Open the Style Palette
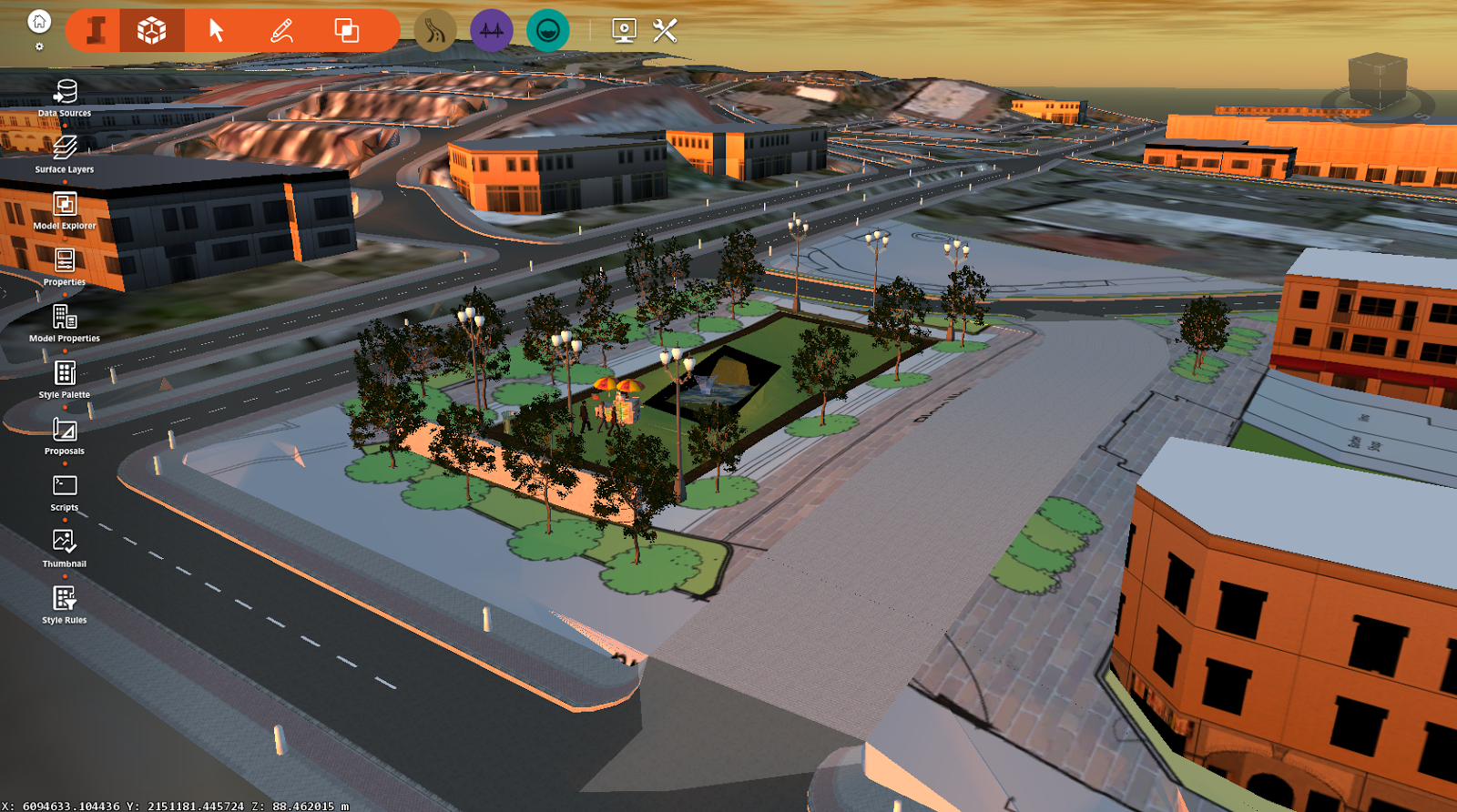 coord(64,374)
